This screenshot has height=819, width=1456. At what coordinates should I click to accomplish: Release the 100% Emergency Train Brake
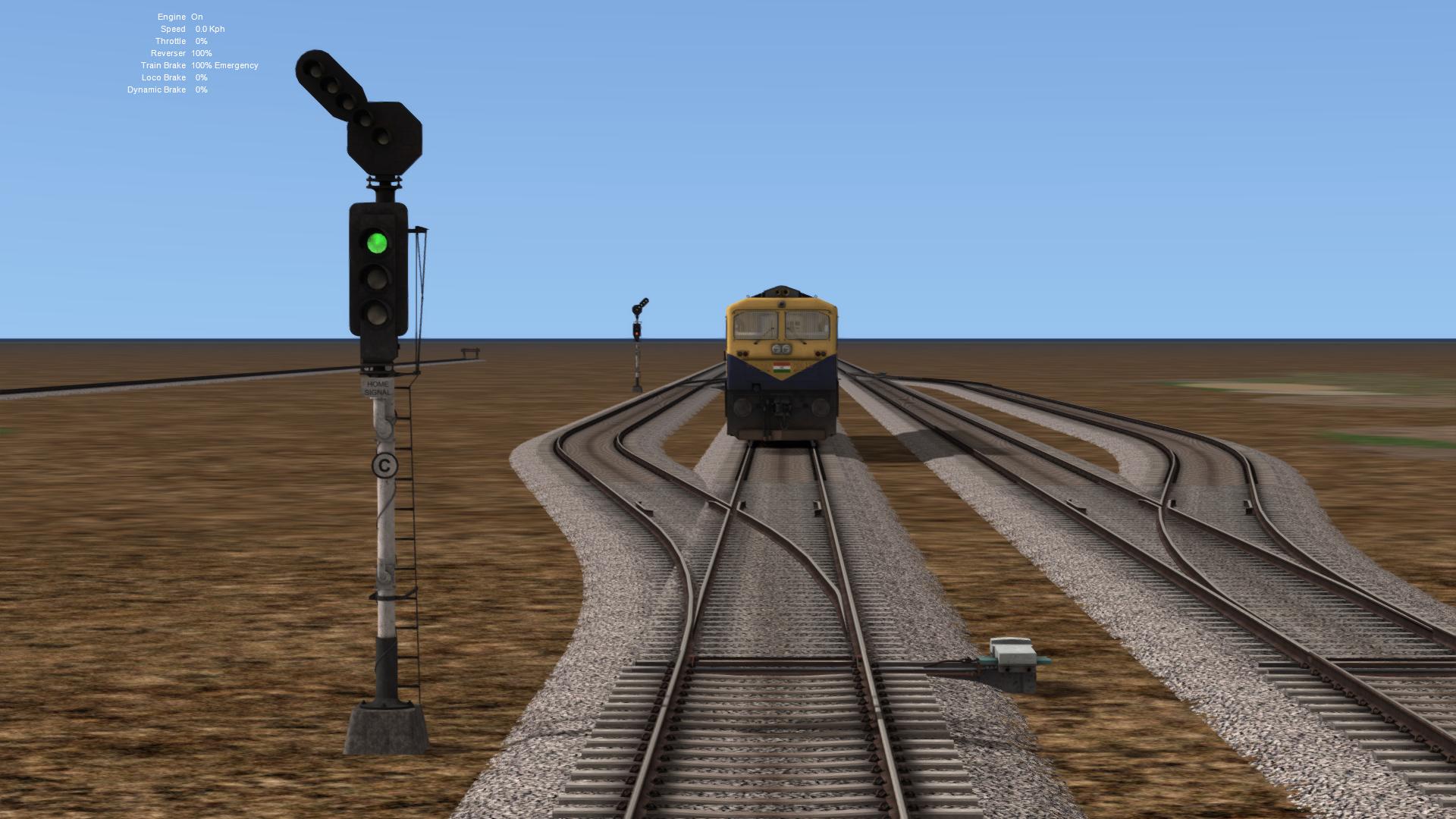tap(223, 65)
